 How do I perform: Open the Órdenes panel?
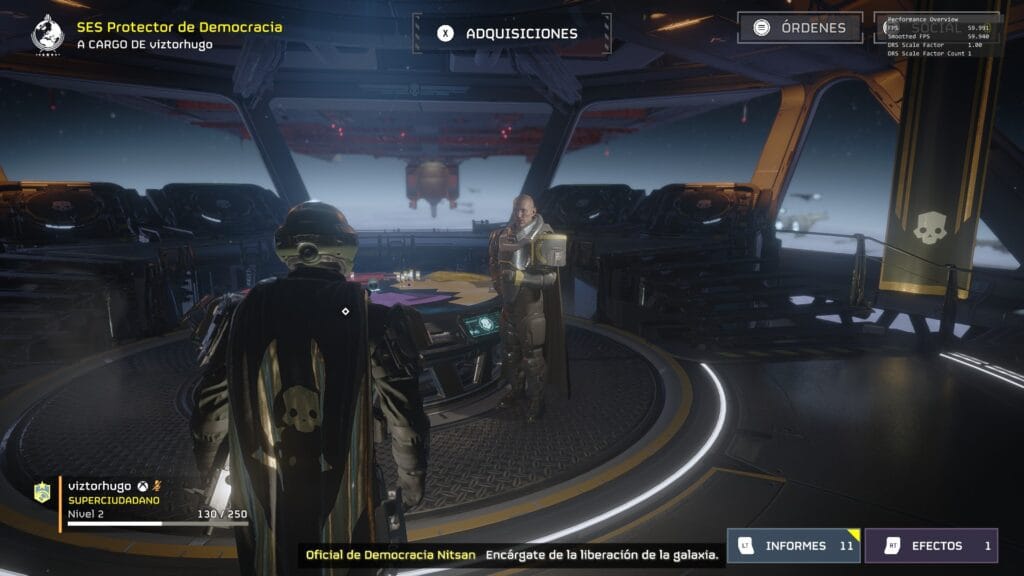pyautogui.click(x=800, y=28)
